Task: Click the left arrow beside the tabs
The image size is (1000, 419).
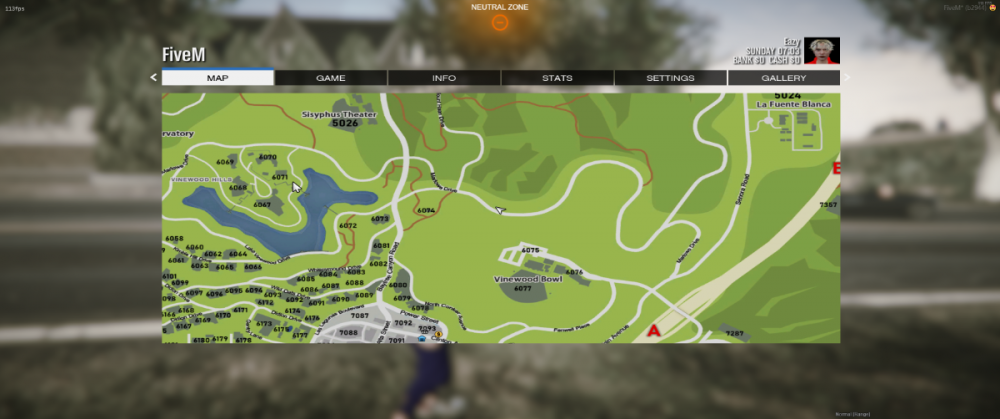Action: coord(154,77)
